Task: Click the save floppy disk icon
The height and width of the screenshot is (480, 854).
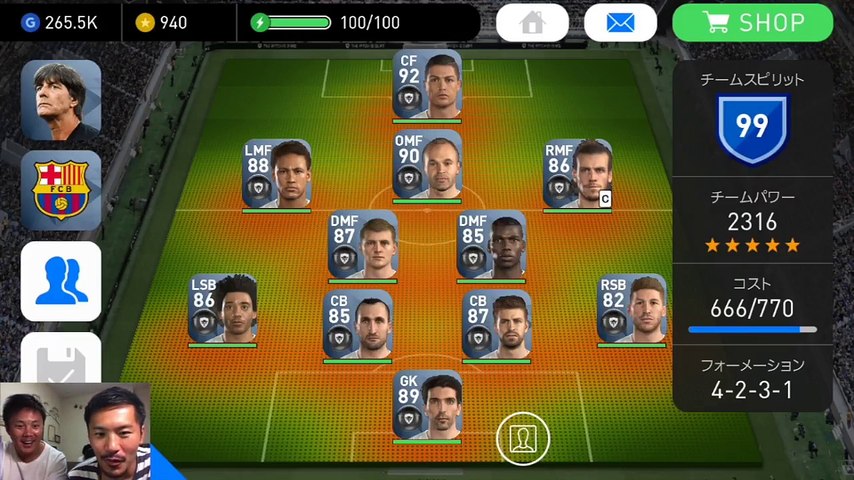Action: pos(61,358)
